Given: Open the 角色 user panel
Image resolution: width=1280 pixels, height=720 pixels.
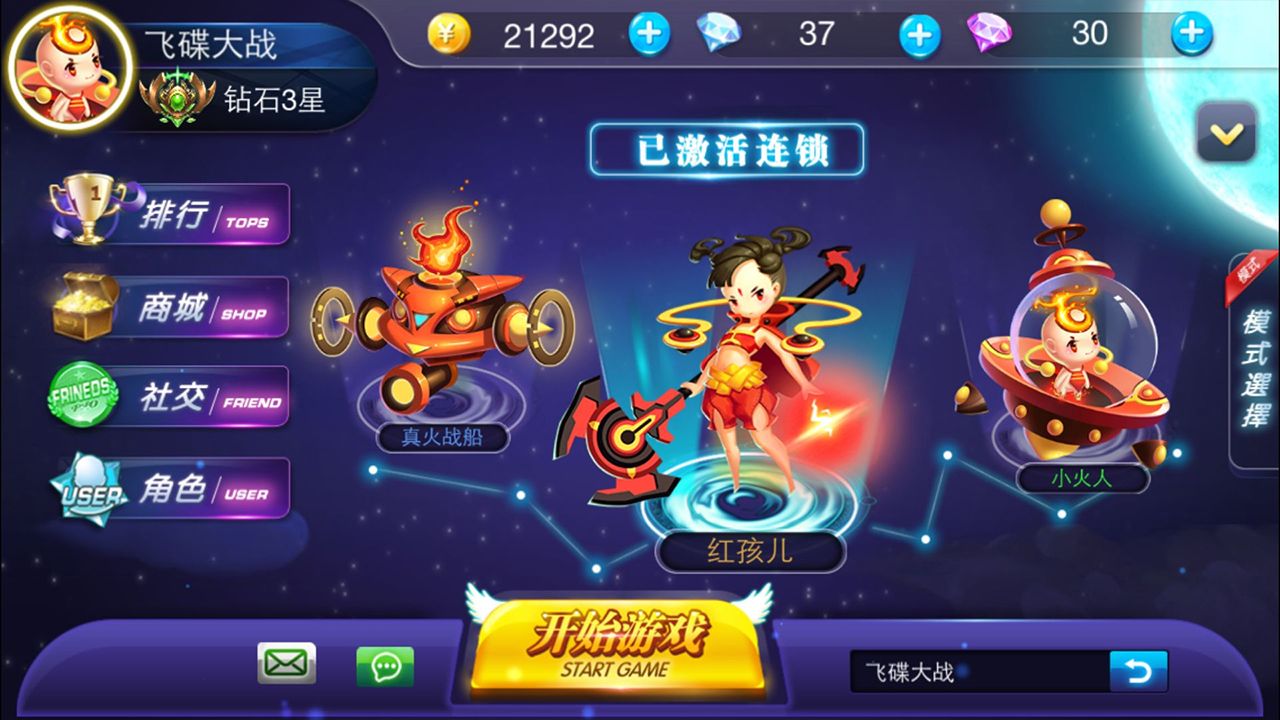Looking at the screenshot, I should point(170,488).
